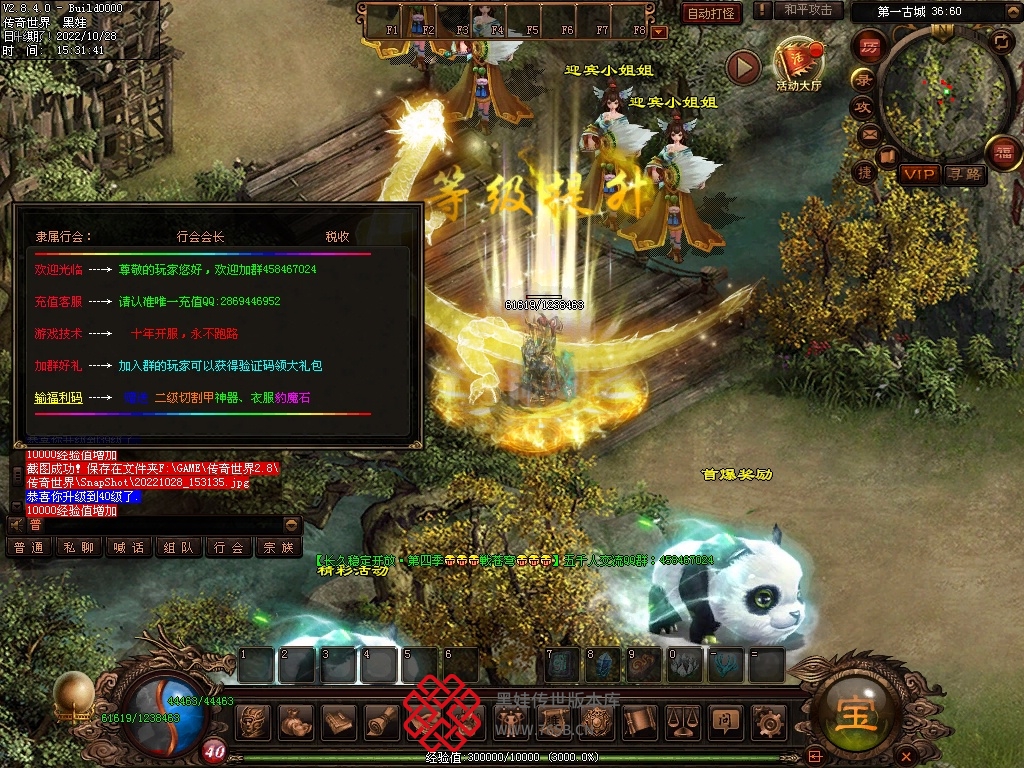Choose the 喊话 shout chat tab
Screen dimensions: 1024x768
129,548
